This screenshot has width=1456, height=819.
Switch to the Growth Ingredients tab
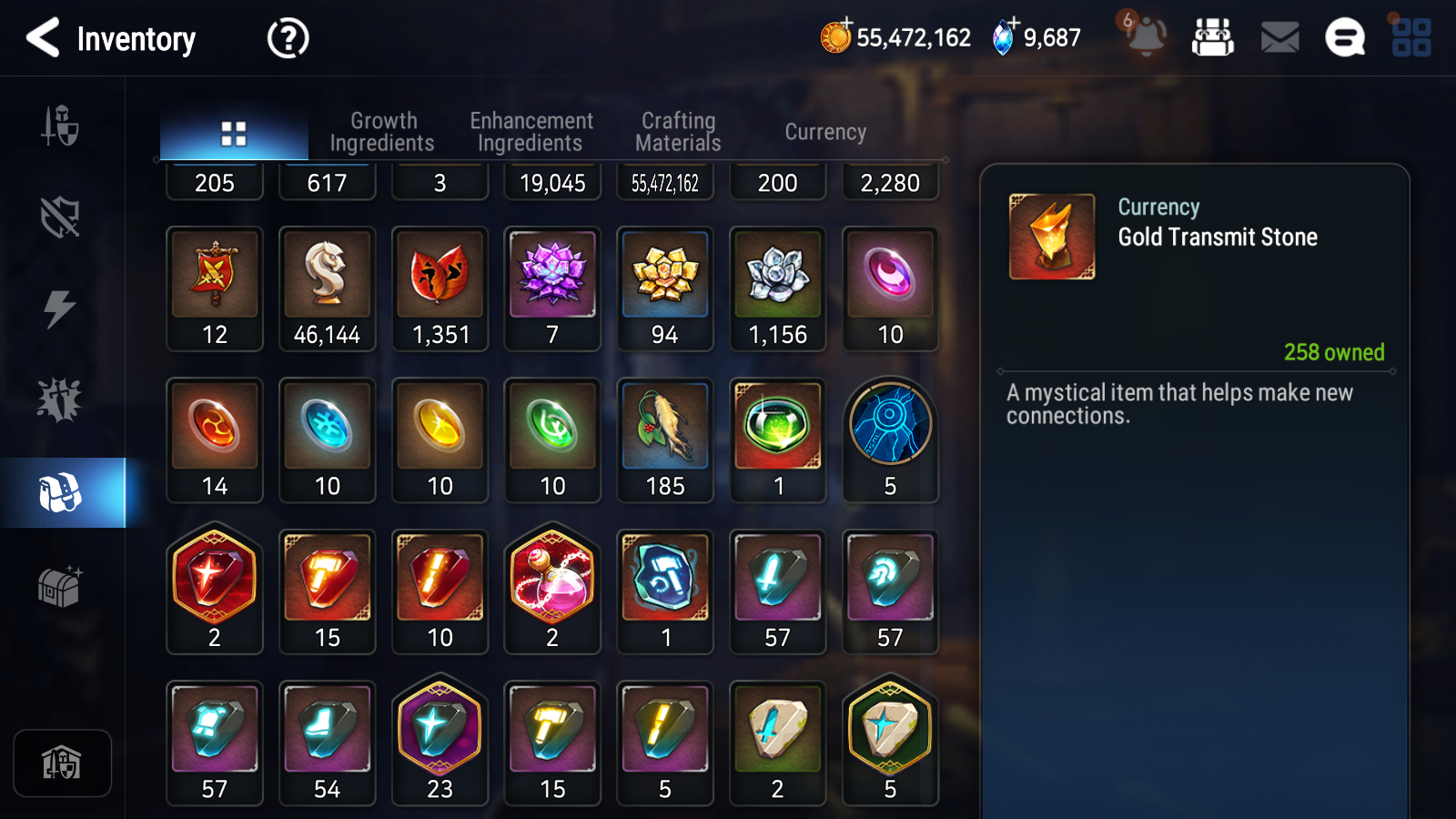(383, 131)
